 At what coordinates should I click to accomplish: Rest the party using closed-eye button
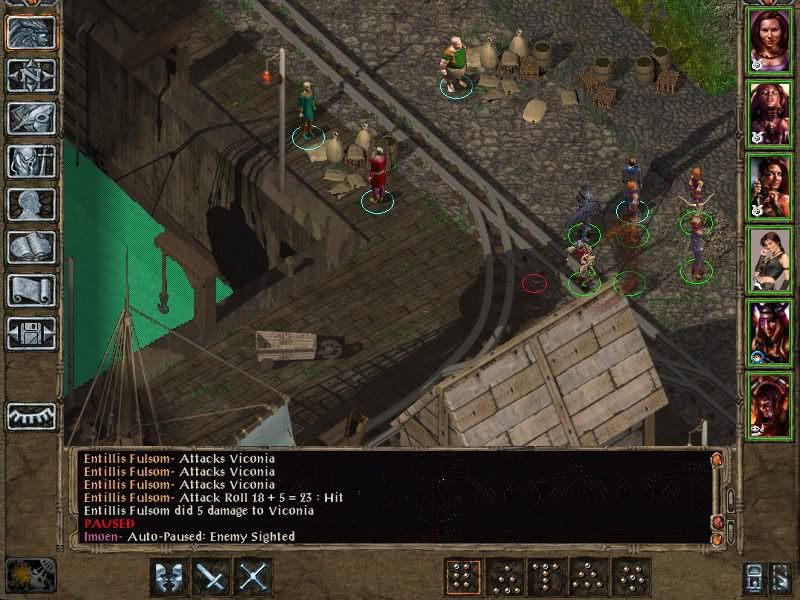pos(31,414)
